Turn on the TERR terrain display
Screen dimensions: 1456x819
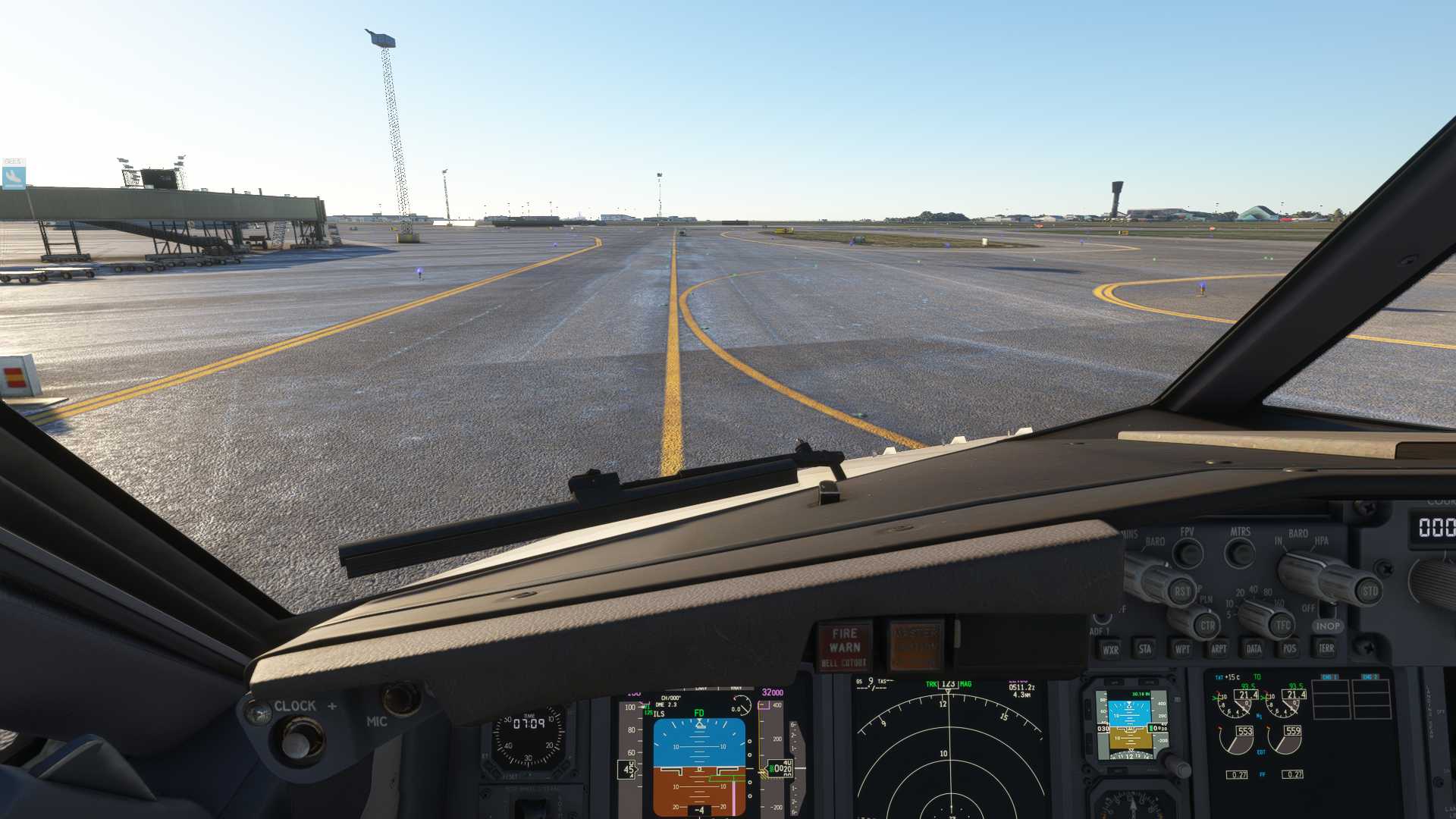click(1326, 648)
